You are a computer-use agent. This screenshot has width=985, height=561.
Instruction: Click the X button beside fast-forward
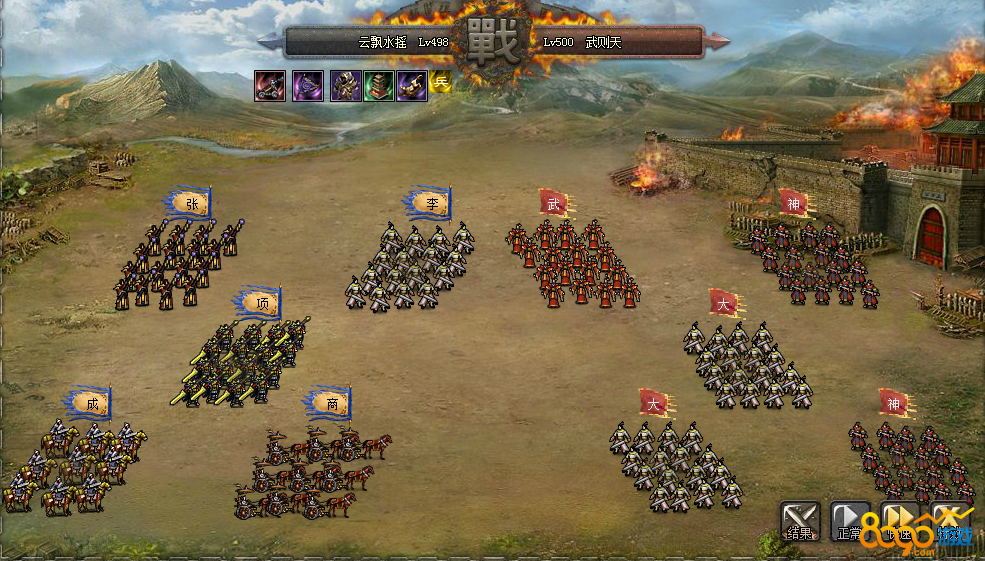tap(949, 521)
